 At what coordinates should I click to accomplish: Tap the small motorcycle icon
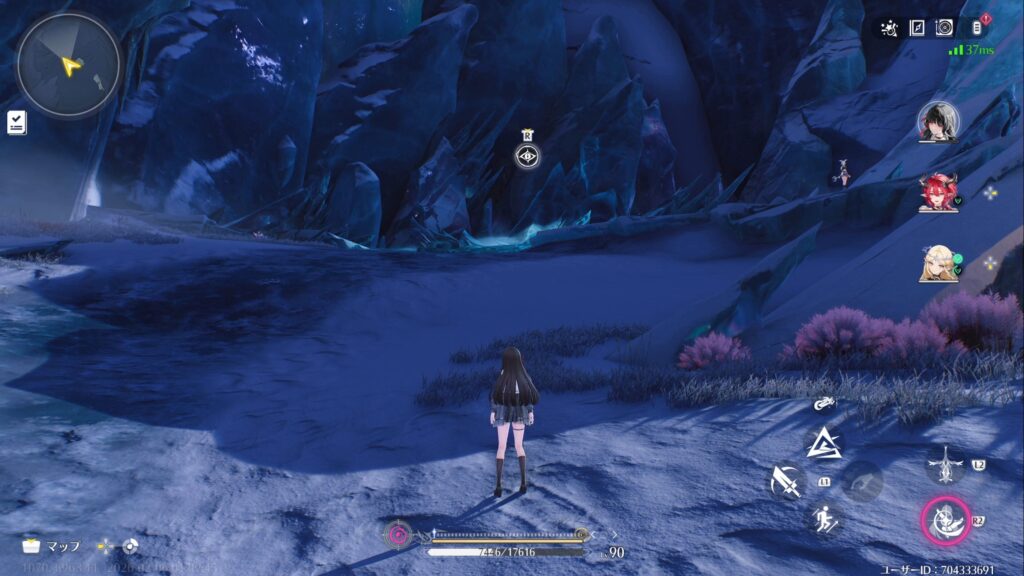pyautogui.click(x=825, y=404)
